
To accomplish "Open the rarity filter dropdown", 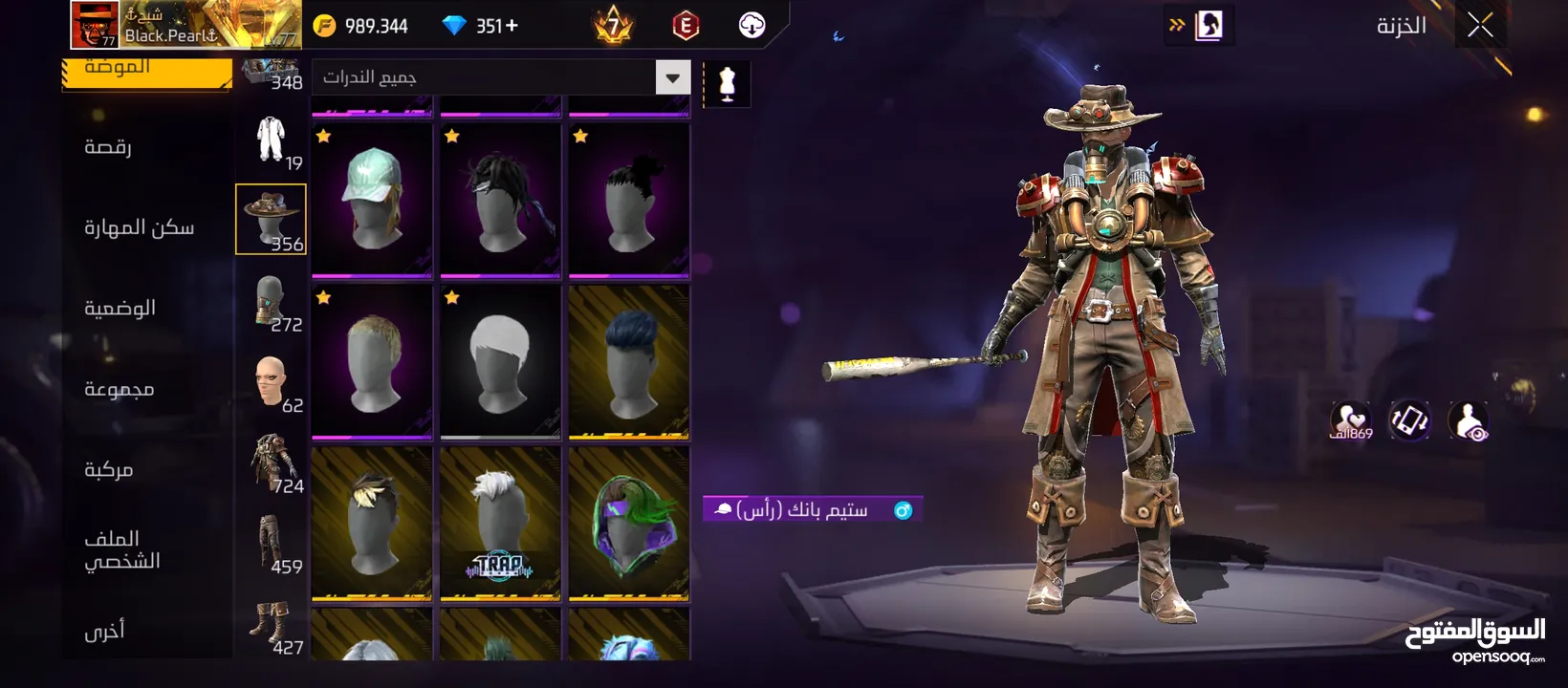I will click(672, 77).
